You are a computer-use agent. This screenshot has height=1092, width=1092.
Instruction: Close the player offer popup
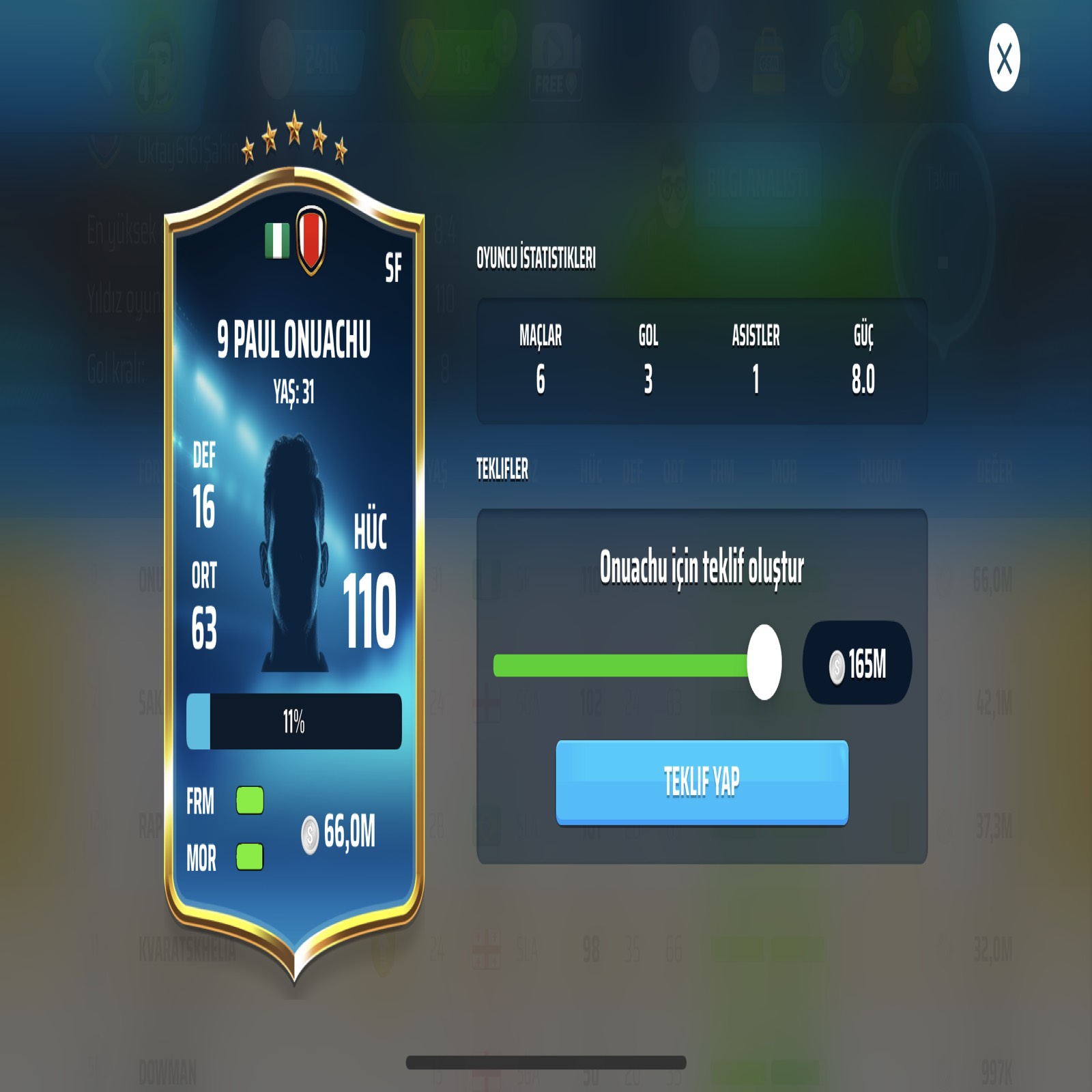click(x=1004, y=58)
